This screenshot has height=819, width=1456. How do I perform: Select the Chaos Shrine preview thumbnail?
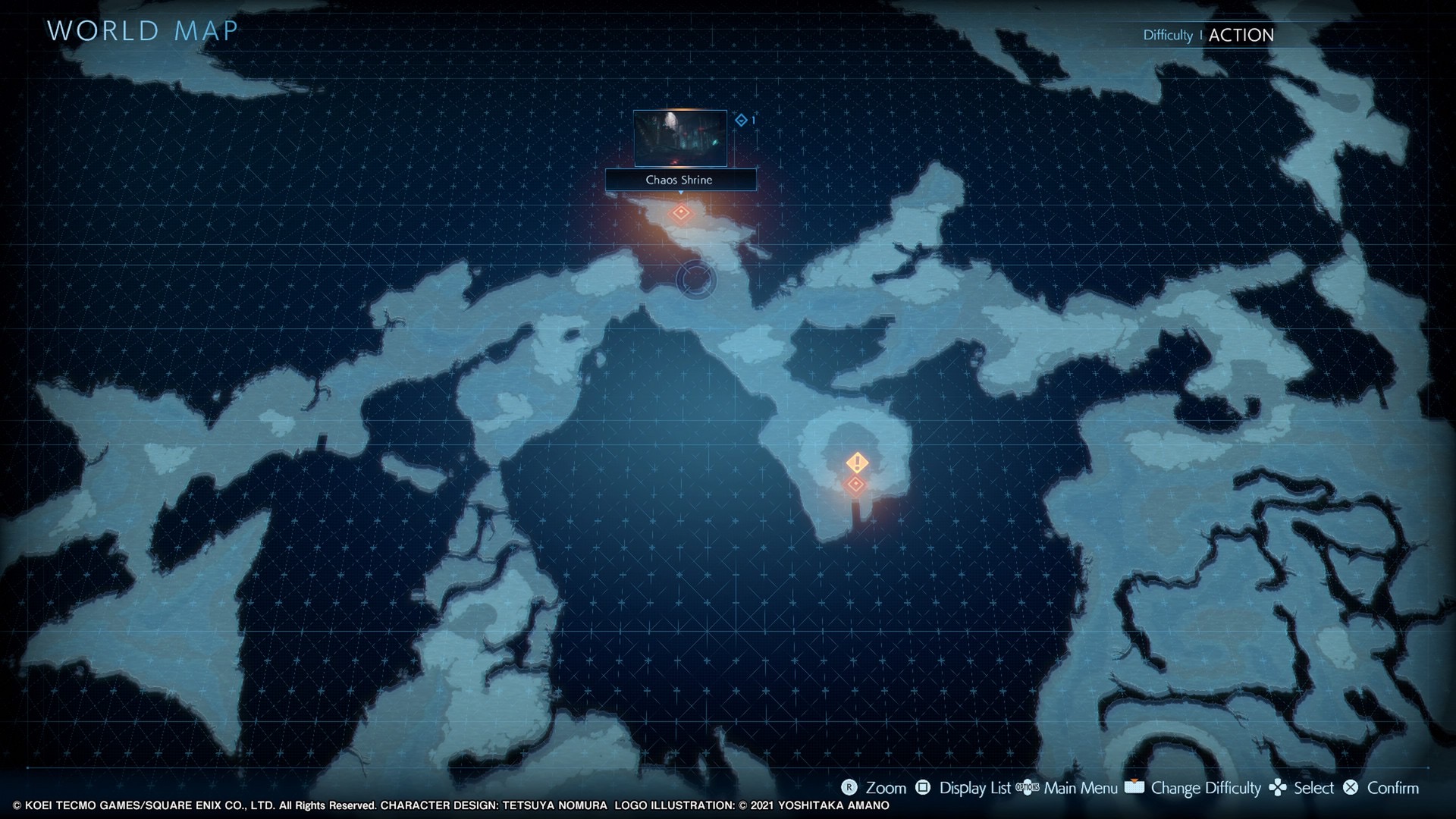click(x=680, y=138)
